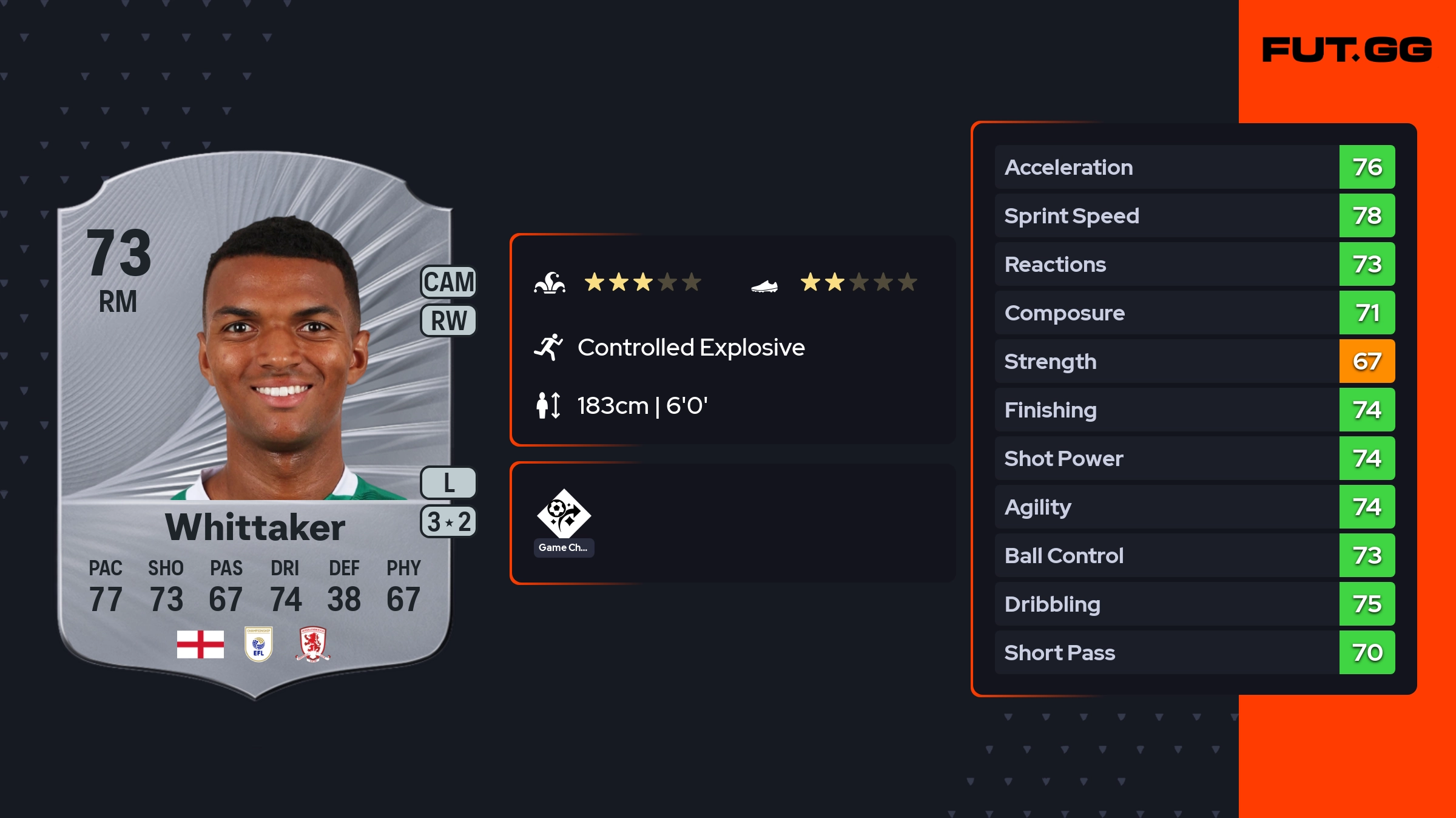1456x818 pixels.
Task: Pick the Short Pass stat row
Action: point(1194,652)
